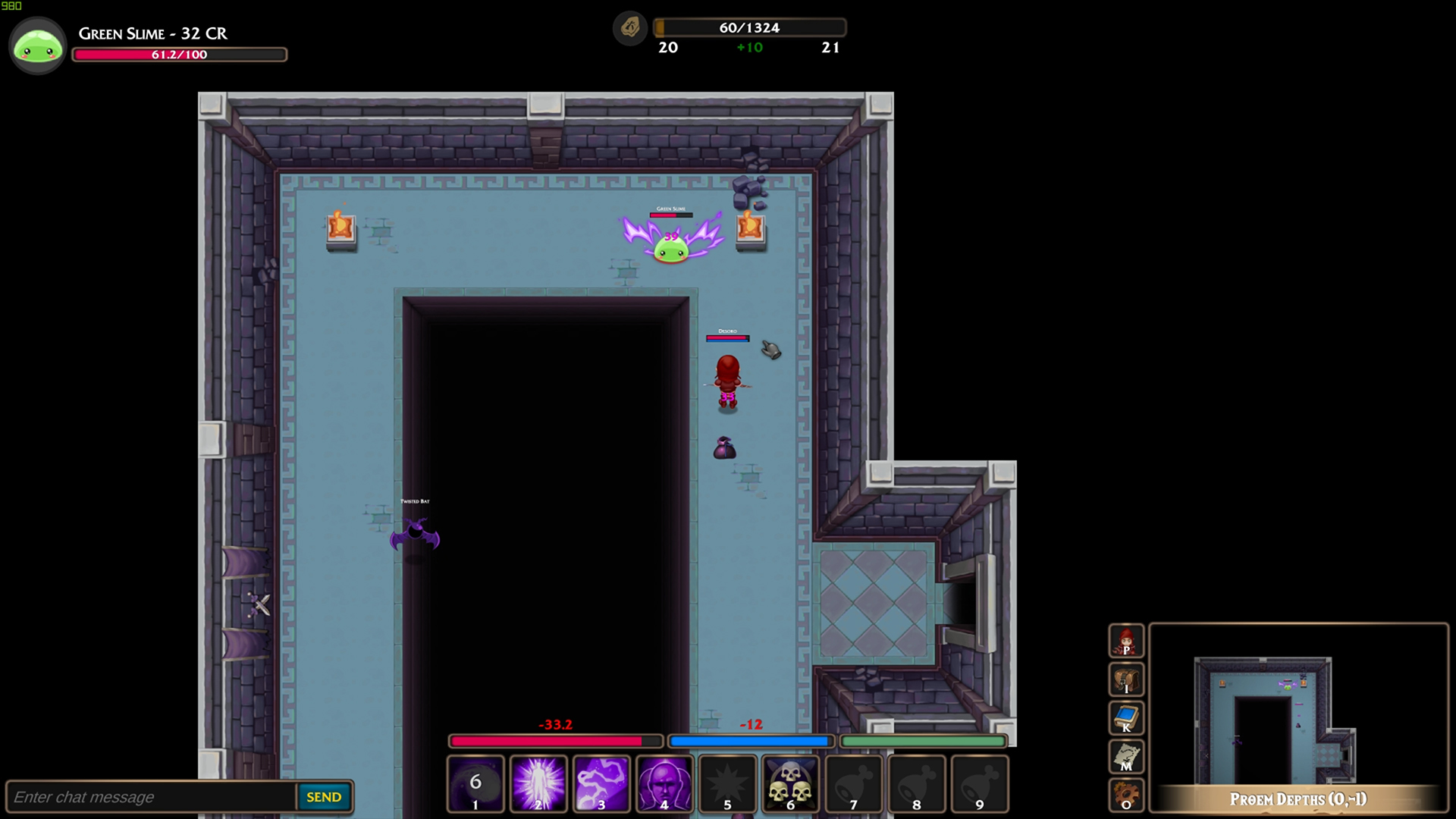Image resolution: width=1456 pixels, height=819 pixels.
Task: Open the character panel (P)
Action: coord(1126,641)
